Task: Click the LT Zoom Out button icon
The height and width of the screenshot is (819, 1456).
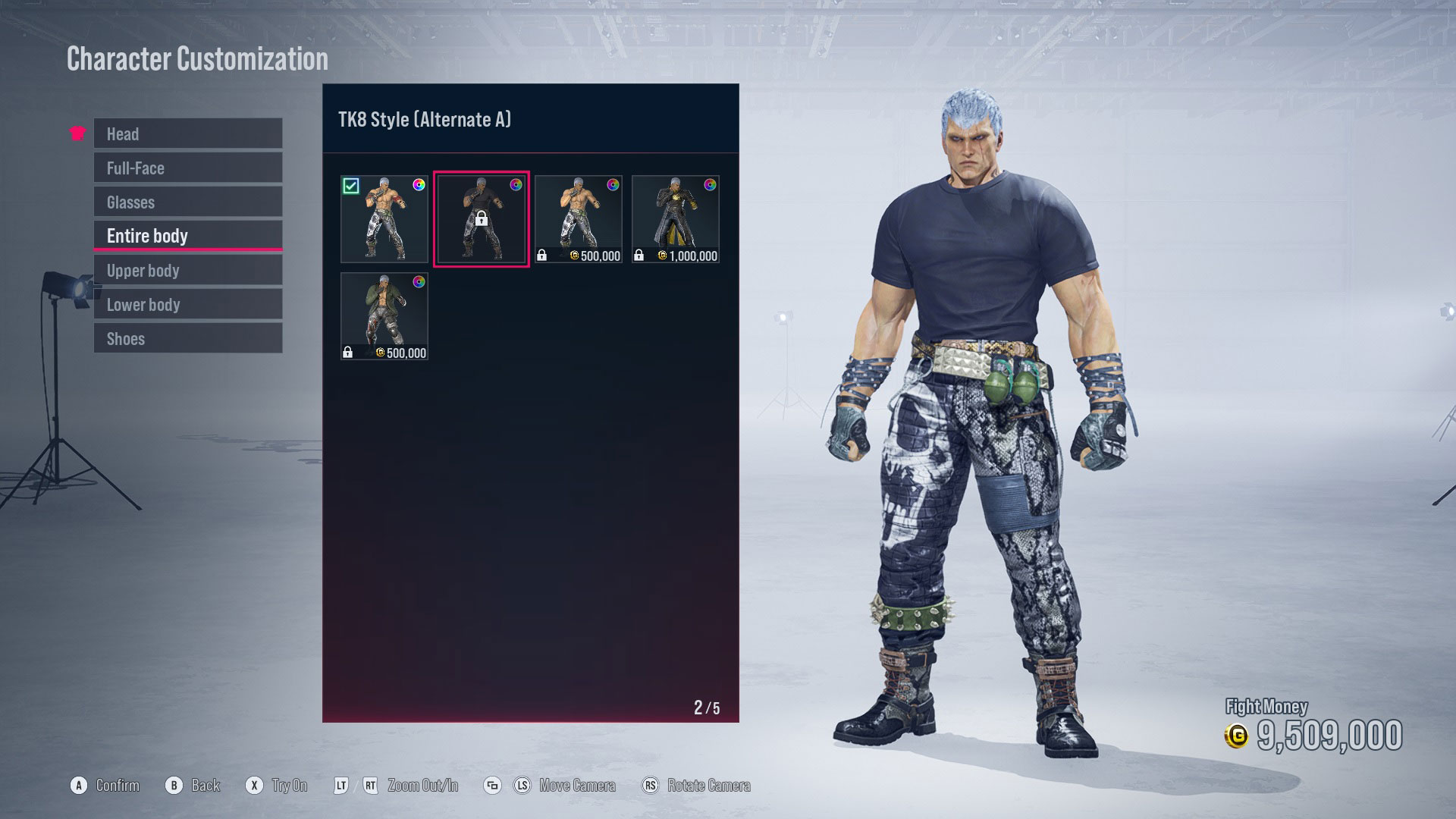Action: pos(343,786)
